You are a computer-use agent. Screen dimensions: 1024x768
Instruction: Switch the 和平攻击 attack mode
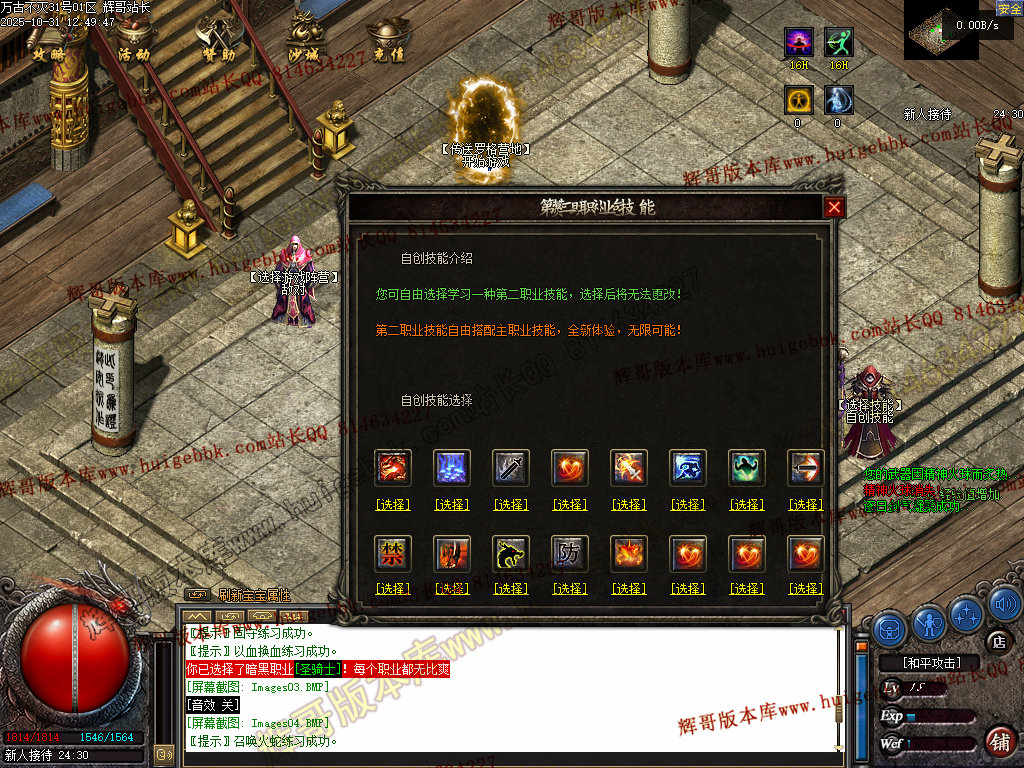931,662
